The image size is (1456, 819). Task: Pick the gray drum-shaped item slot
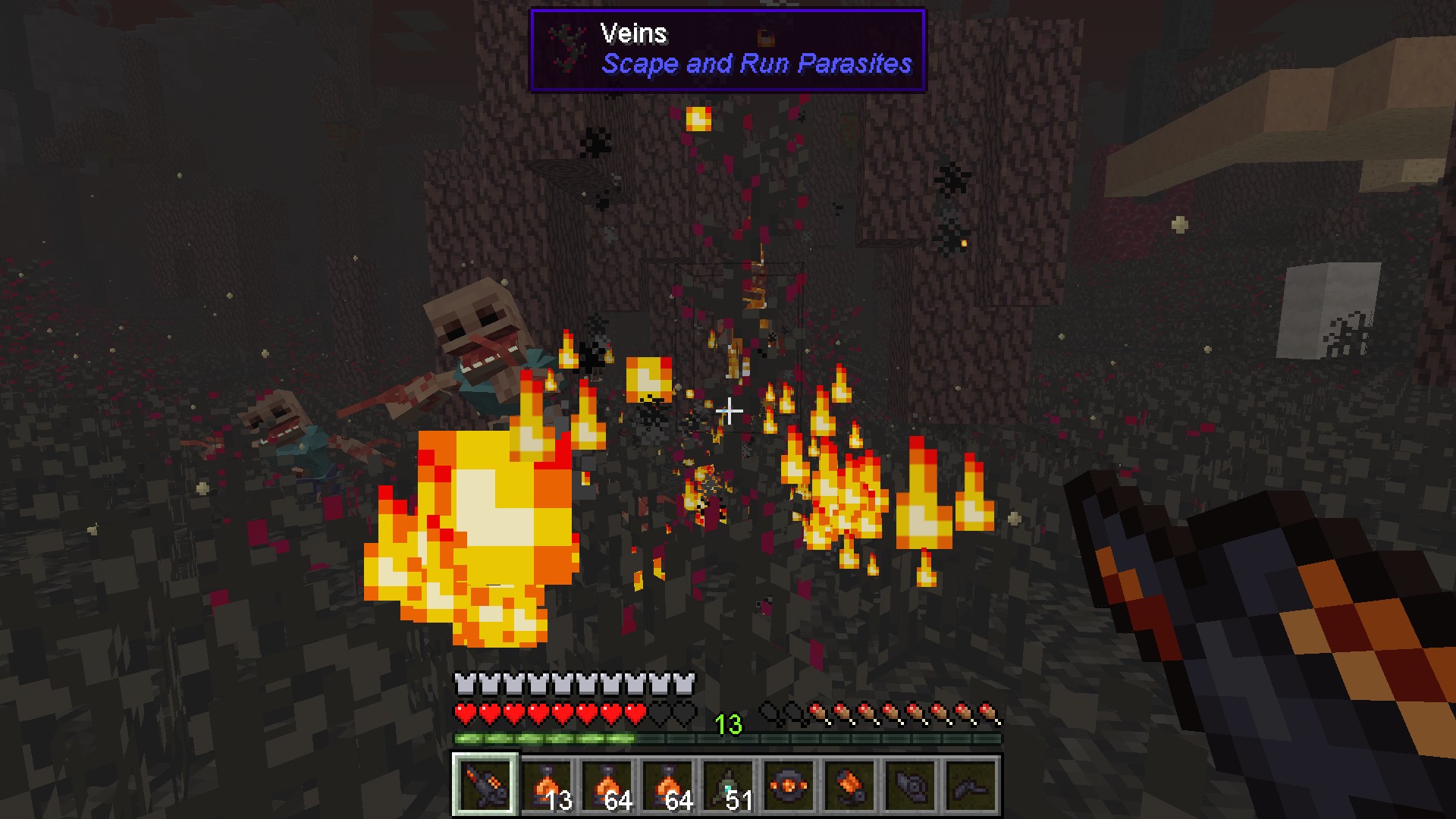910,785
